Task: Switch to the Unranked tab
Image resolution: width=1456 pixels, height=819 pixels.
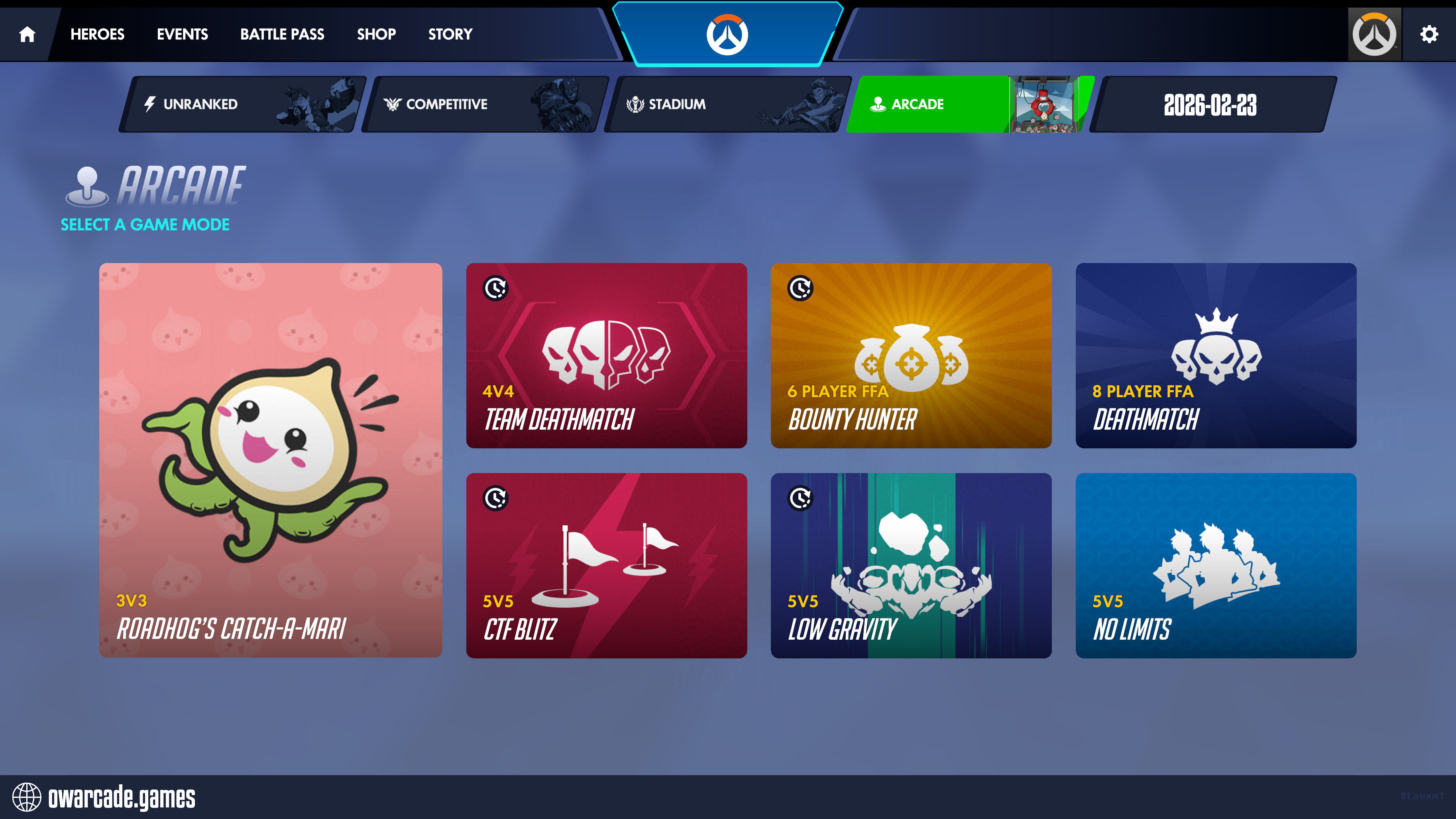Action: (x=242, y=104)
